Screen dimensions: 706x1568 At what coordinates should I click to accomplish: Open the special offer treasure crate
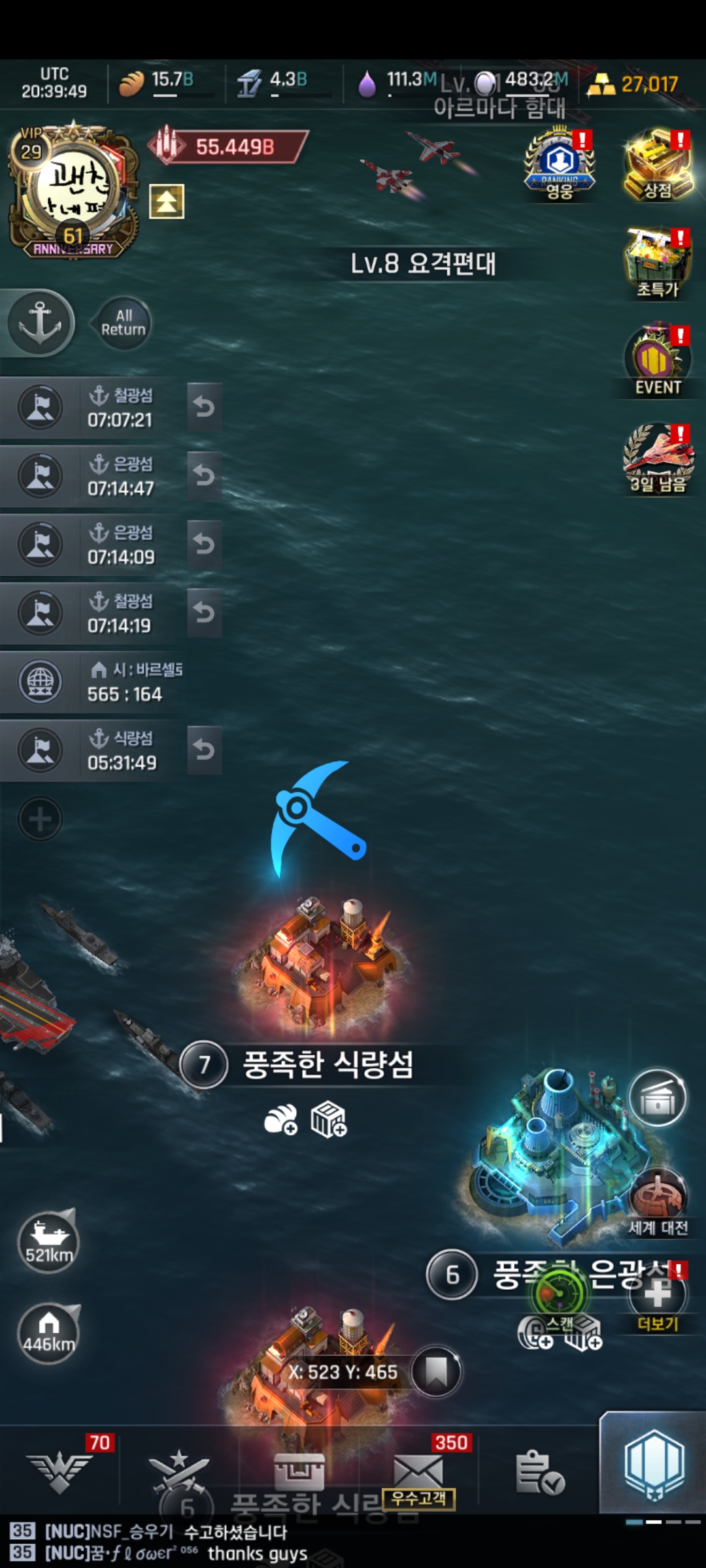658,263
